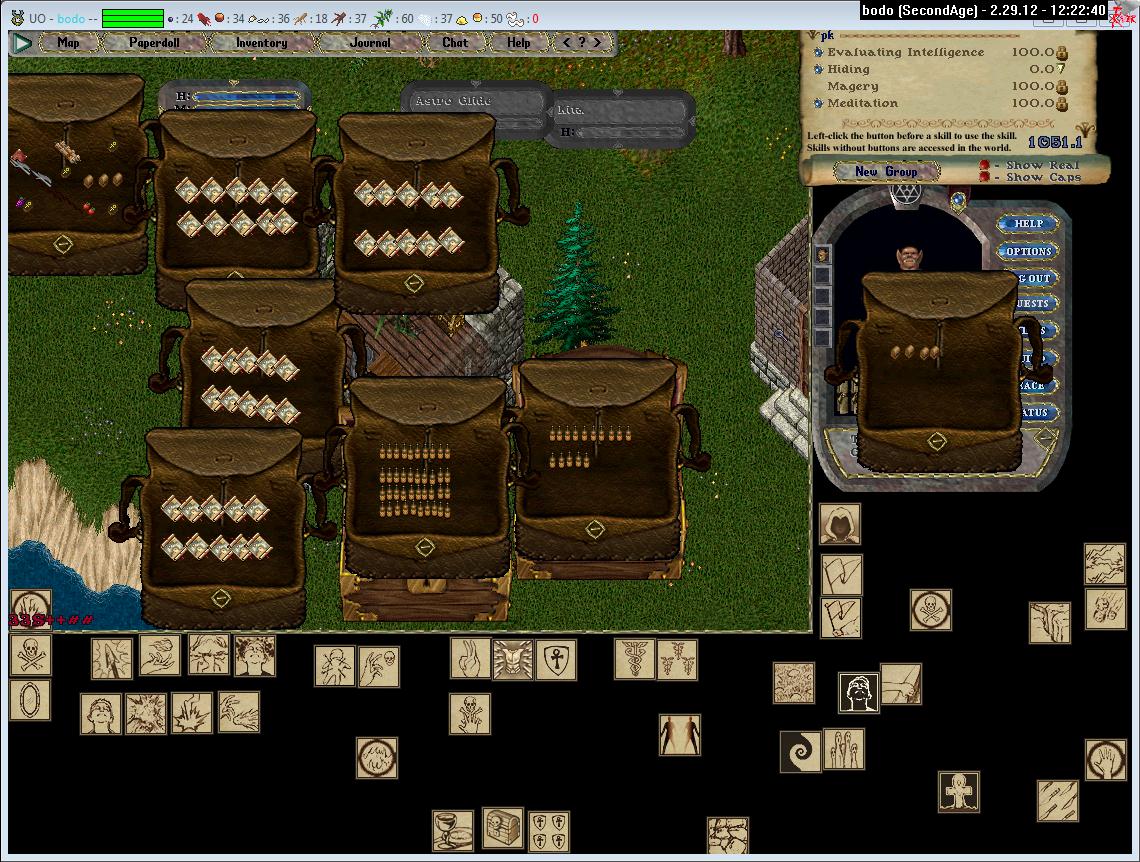The height and width of the screenshot is (862, 1140).
Task: Click Help in the top menu bar
Action: pyautogui.click(x=518, y=43)
